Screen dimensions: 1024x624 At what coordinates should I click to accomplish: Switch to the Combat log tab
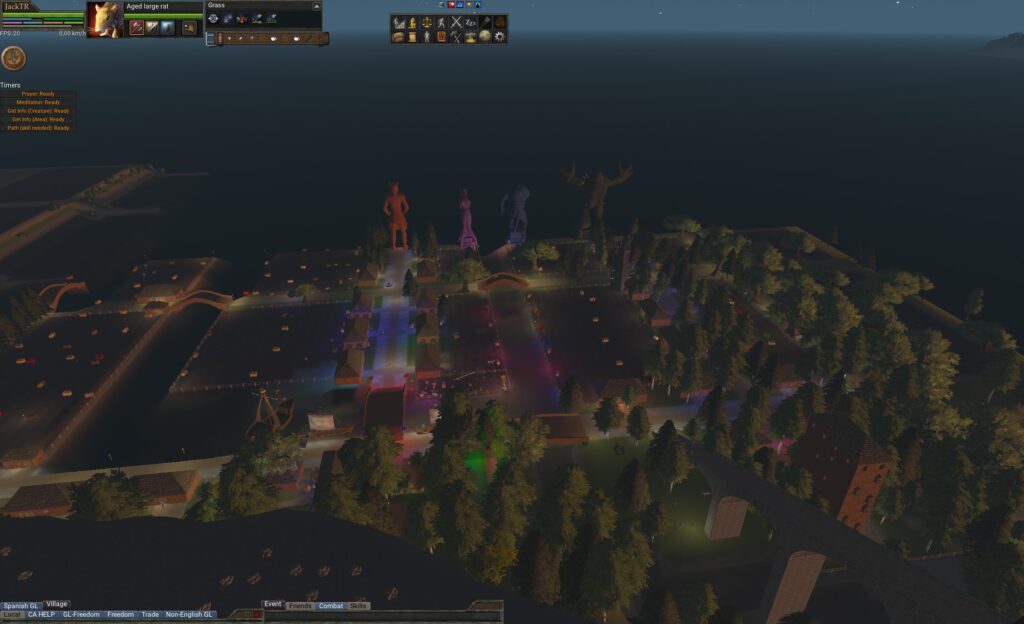(x=331, y=606)
